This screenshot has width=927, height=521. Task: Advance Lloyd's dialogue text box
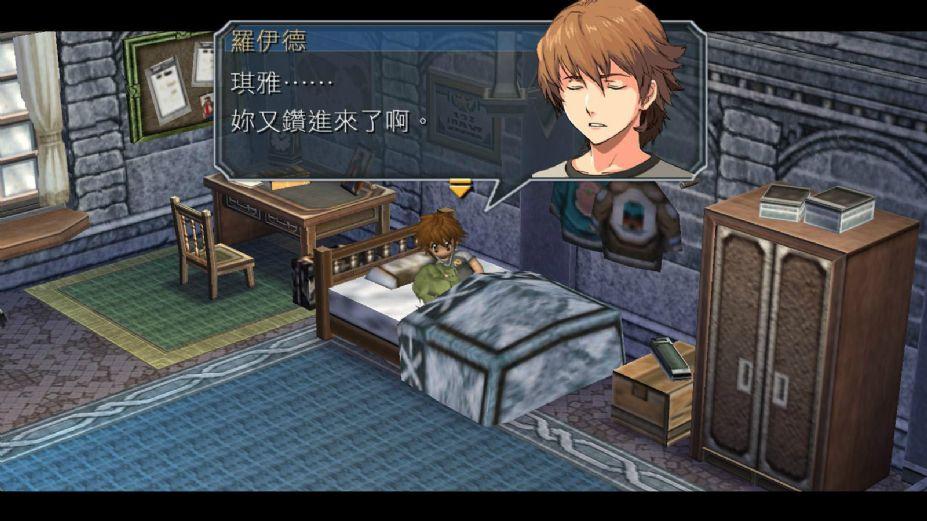pyautogui.click(x=380, y=110)
